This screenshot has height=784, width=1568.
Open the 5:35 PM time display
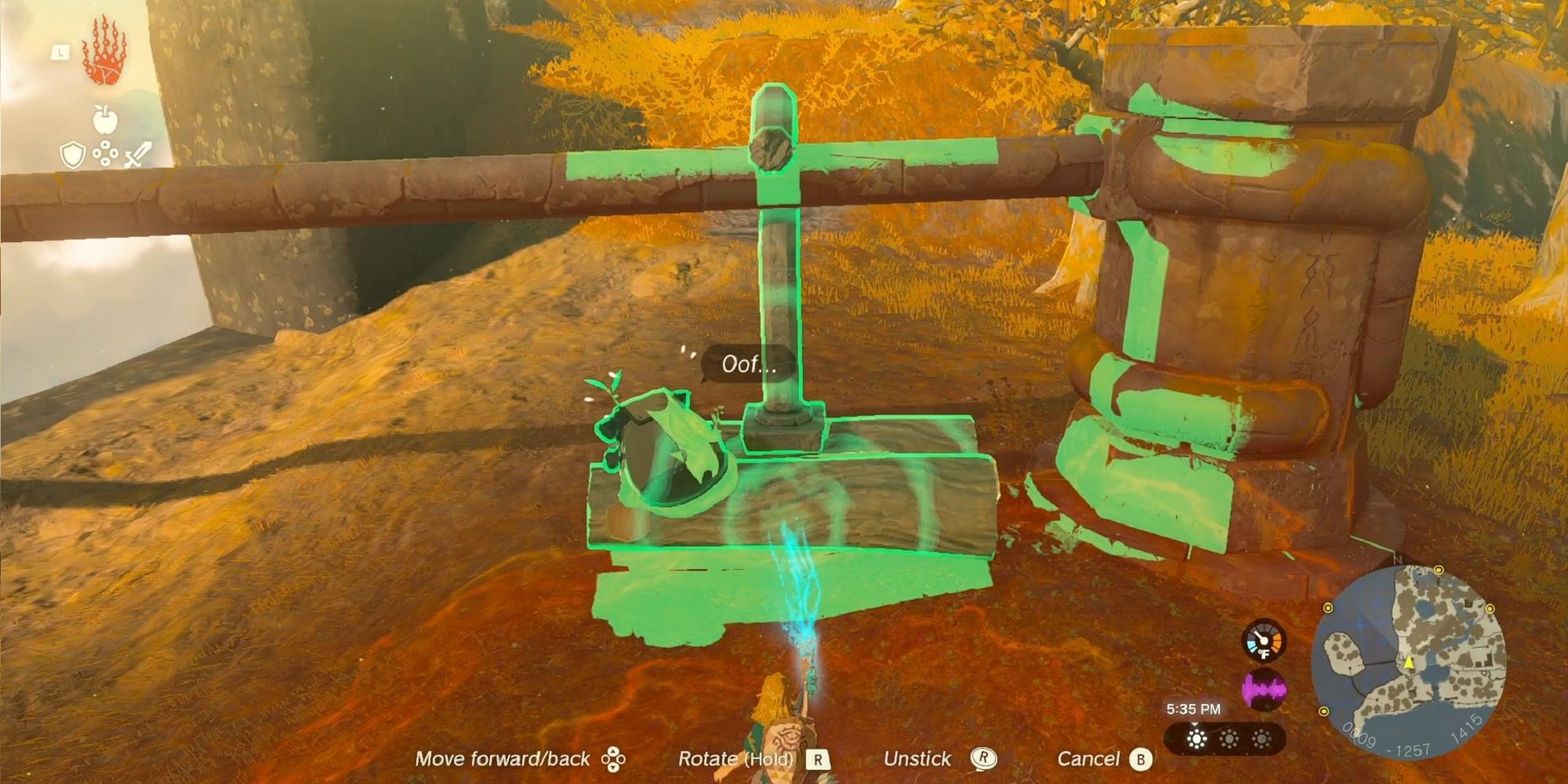pos(1194,710)
